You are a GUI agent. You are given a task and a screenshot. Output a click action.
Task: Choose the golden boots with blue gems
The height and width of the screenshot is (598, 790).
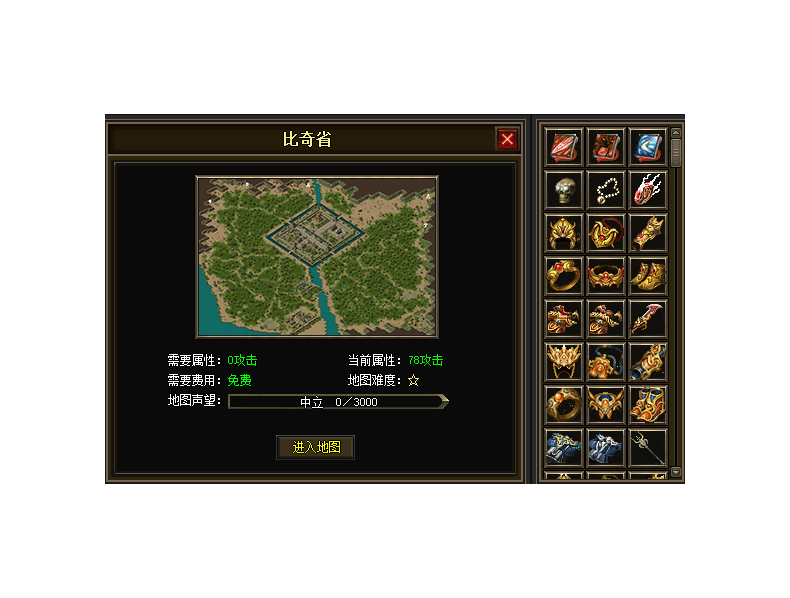coord(648,404)
